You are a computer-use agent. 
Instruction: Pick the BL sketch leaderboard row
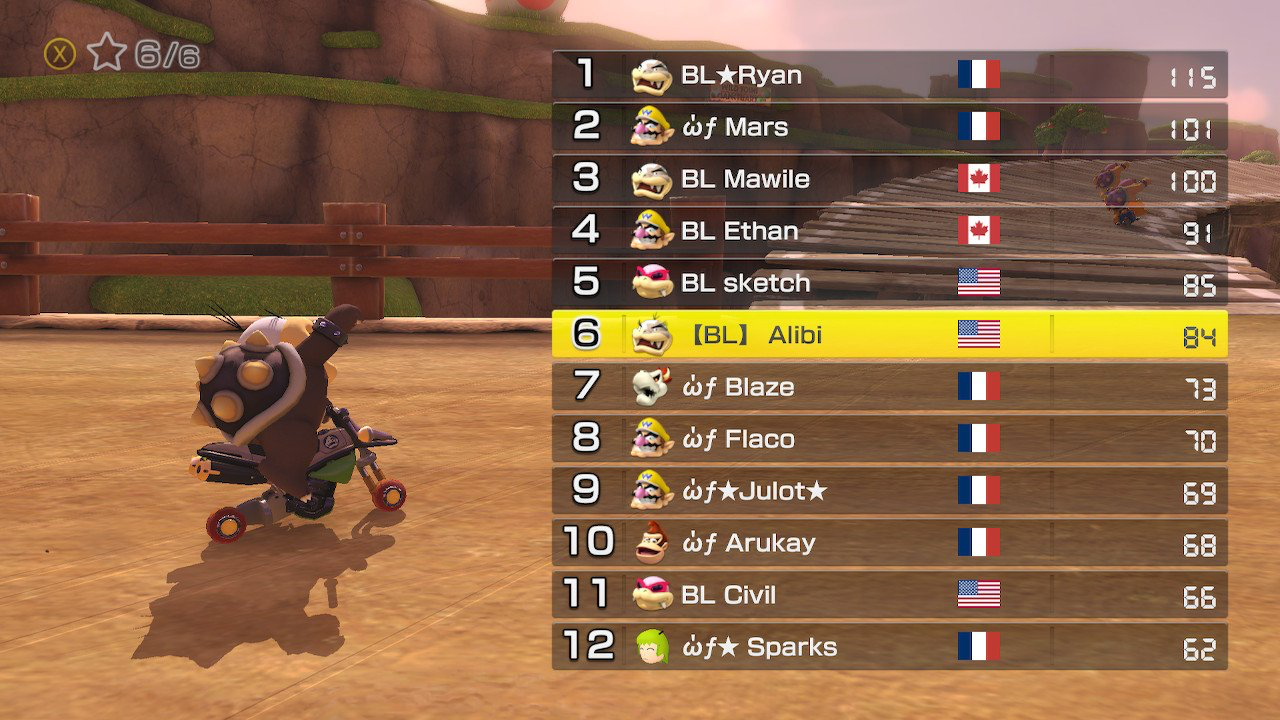tap(889, 283)
